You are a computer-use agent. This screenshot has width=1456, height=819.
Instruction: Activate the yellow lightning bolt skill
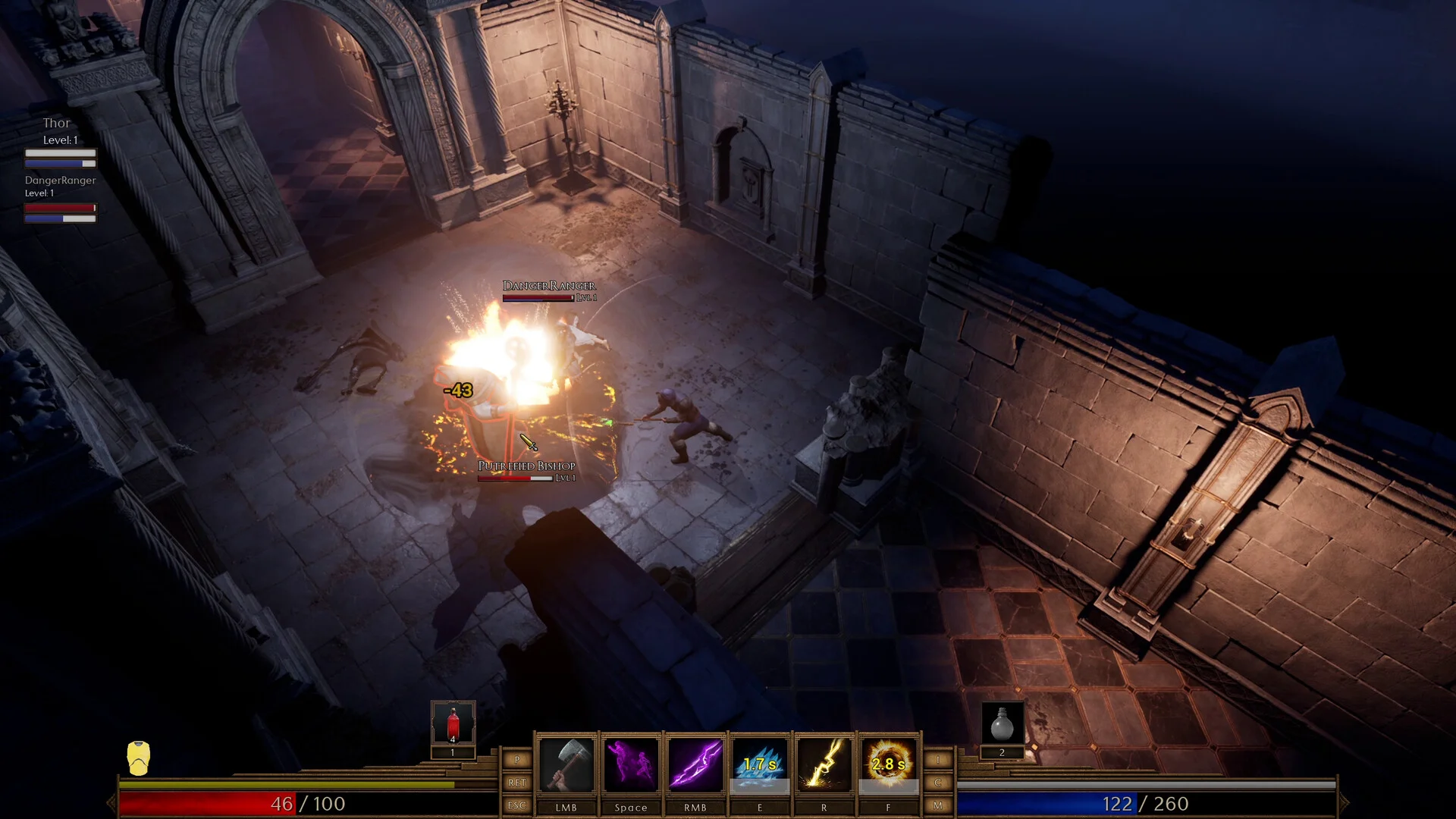pos(824,765)
